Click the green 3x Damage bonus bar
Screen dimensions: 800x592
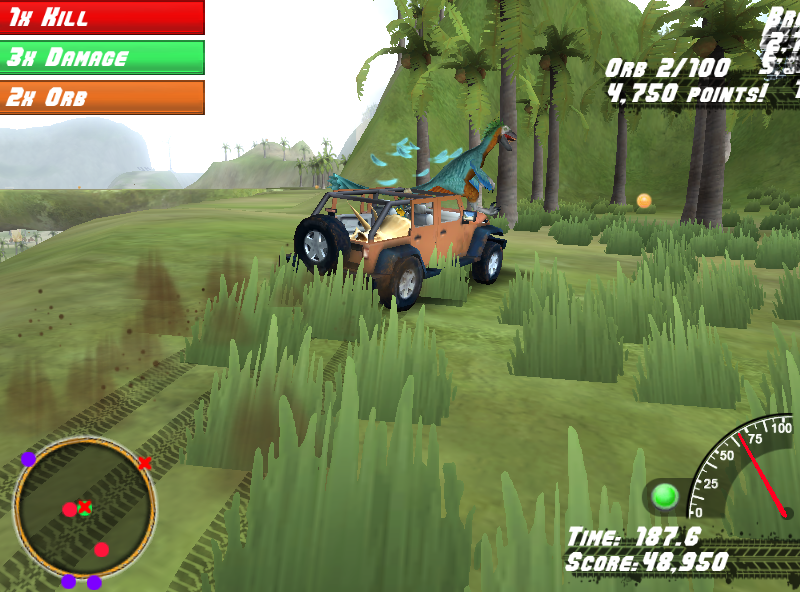click(x=101, y=57)
